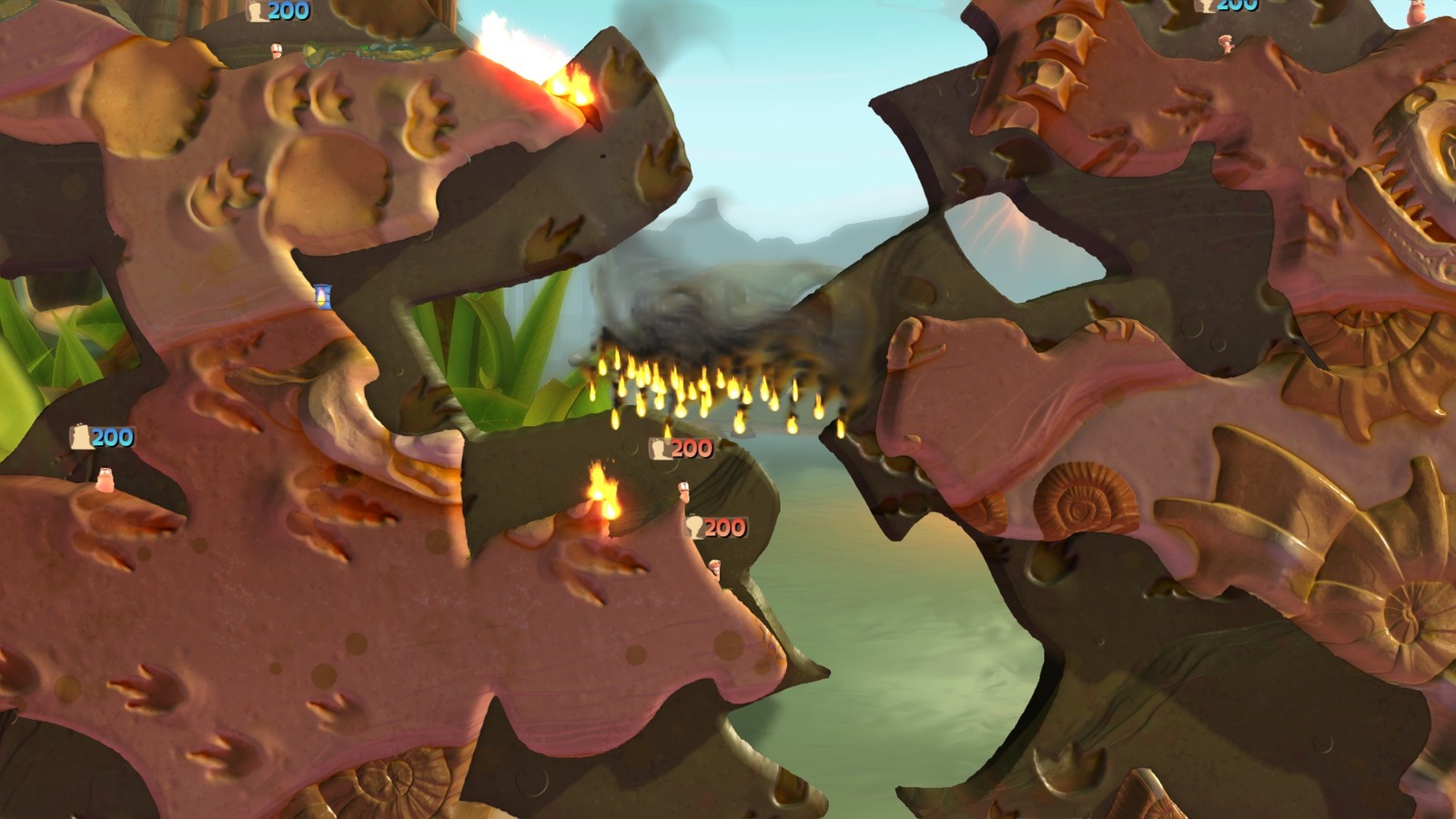Click the falling napalm flames mid-air
Screen dimensions: 1456x819
click(x=719, y=387)
